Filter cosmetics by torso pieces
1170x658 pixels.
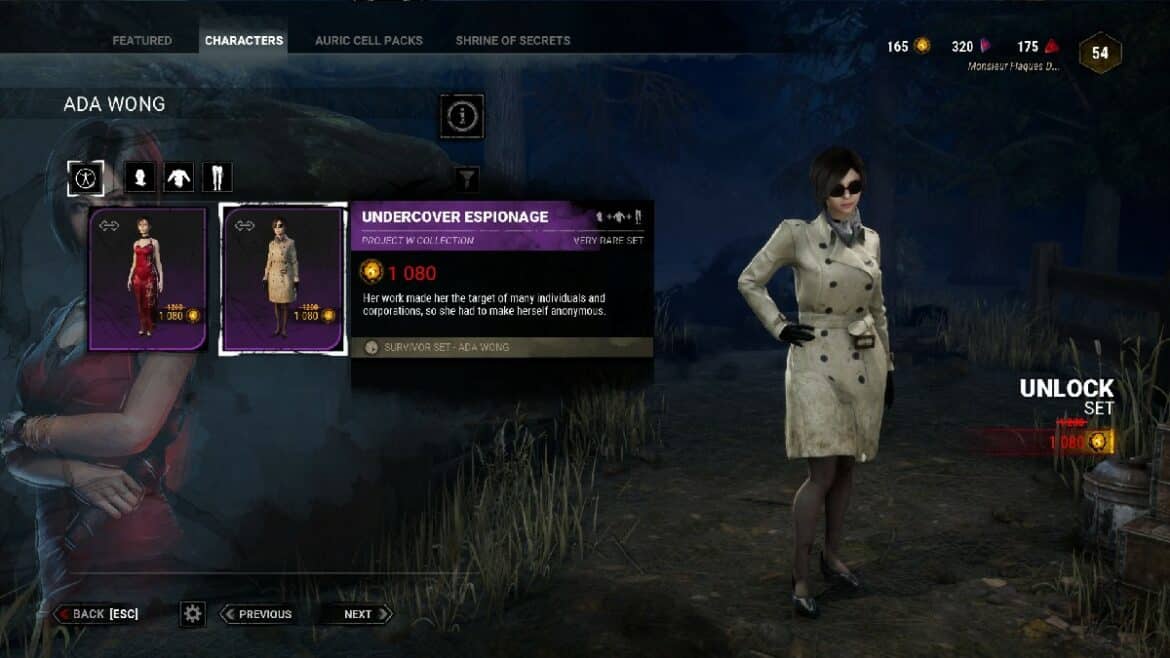[x=179, y=178]
